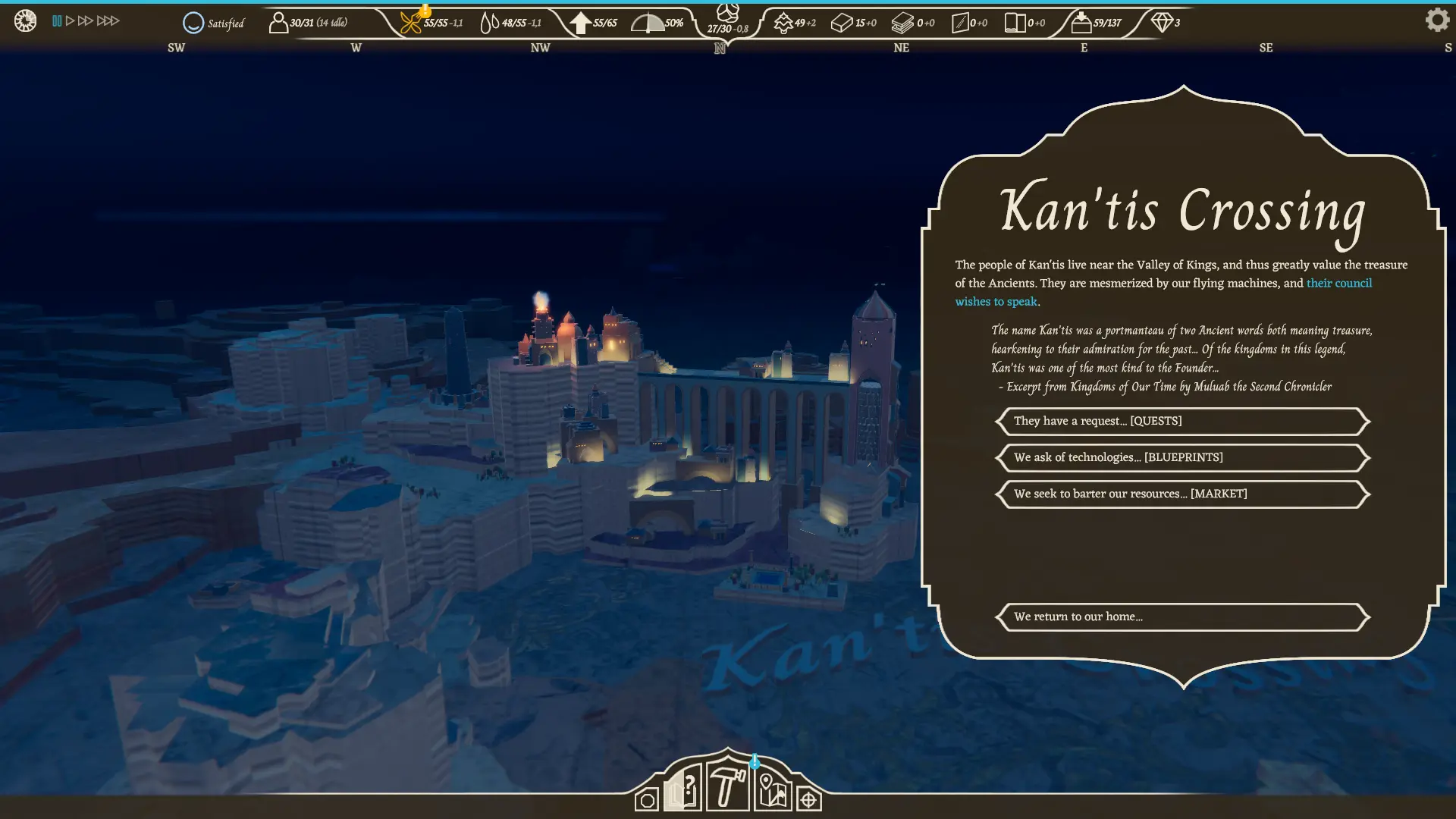Viewport: 1456px width, 819px height.
Task: Set triple-arrow fastest speed
Action: [x=108, y=20]
